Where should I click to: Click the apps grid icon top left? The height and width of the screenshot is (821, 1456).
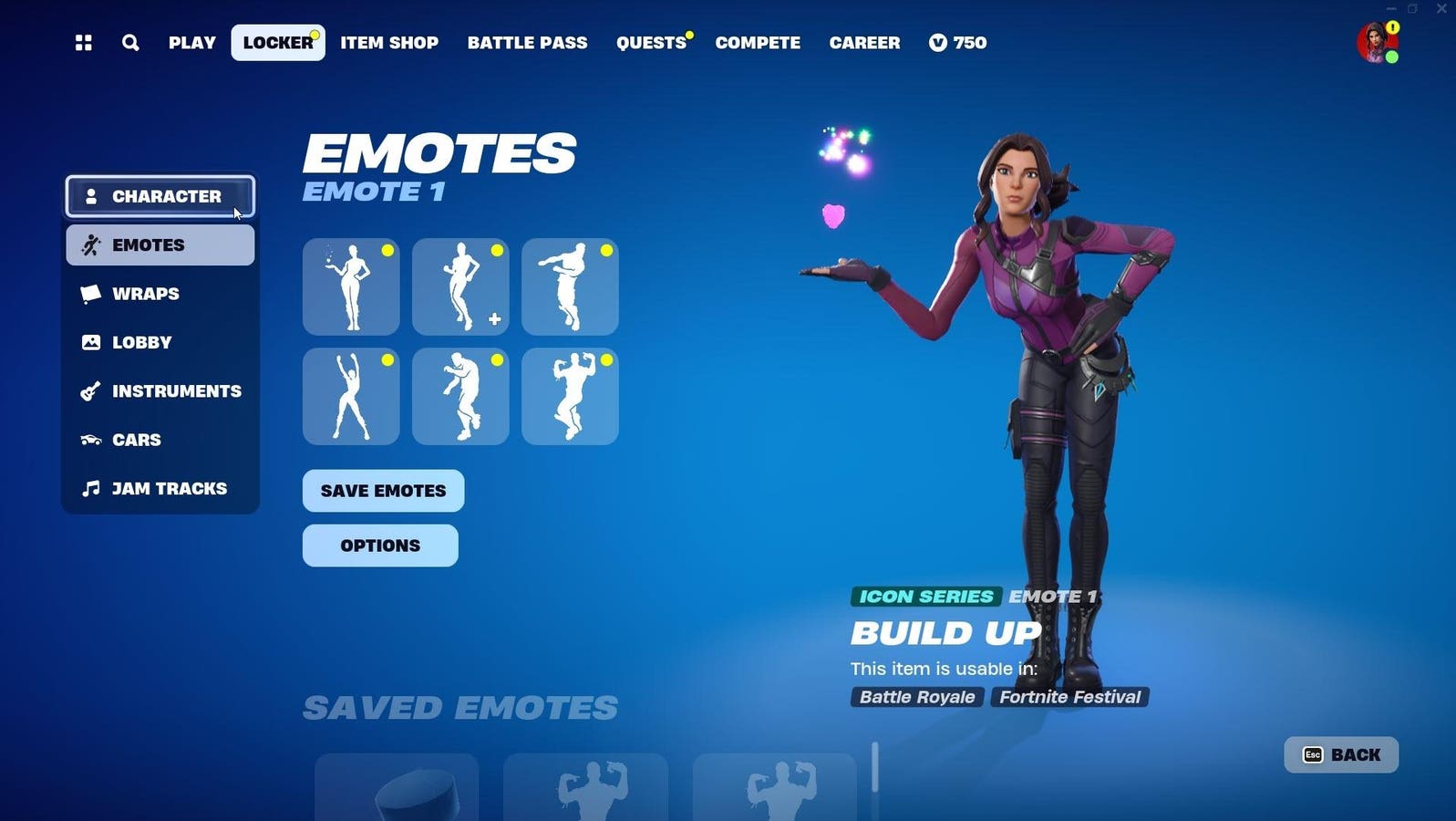pos(83,42)
